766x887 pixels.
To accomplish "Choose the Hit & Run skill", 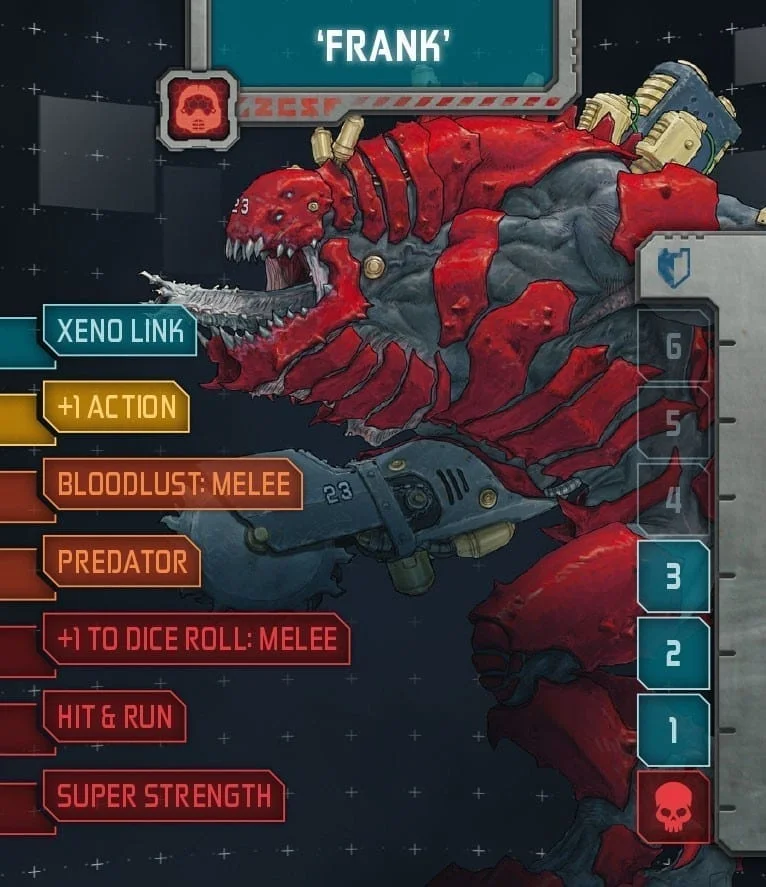I will (114, 716).
